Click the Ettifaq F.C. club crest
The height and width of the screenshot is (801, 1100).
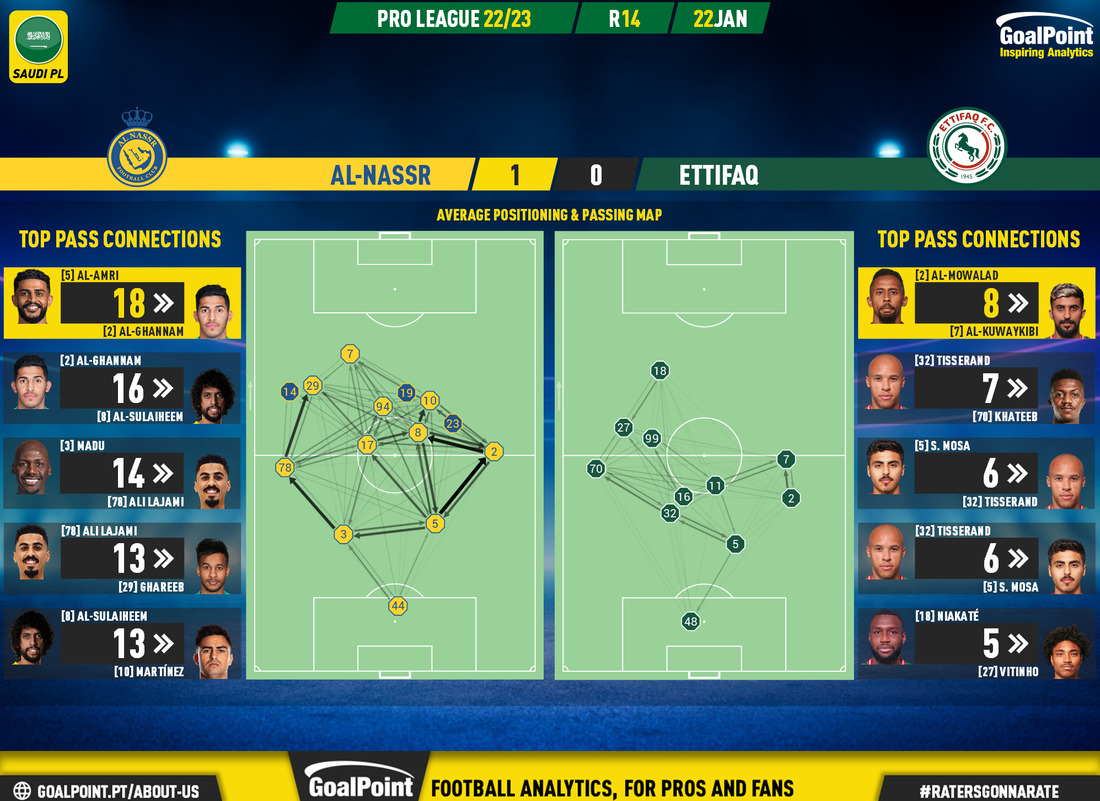pyautogui.click(x=966, y=145)
